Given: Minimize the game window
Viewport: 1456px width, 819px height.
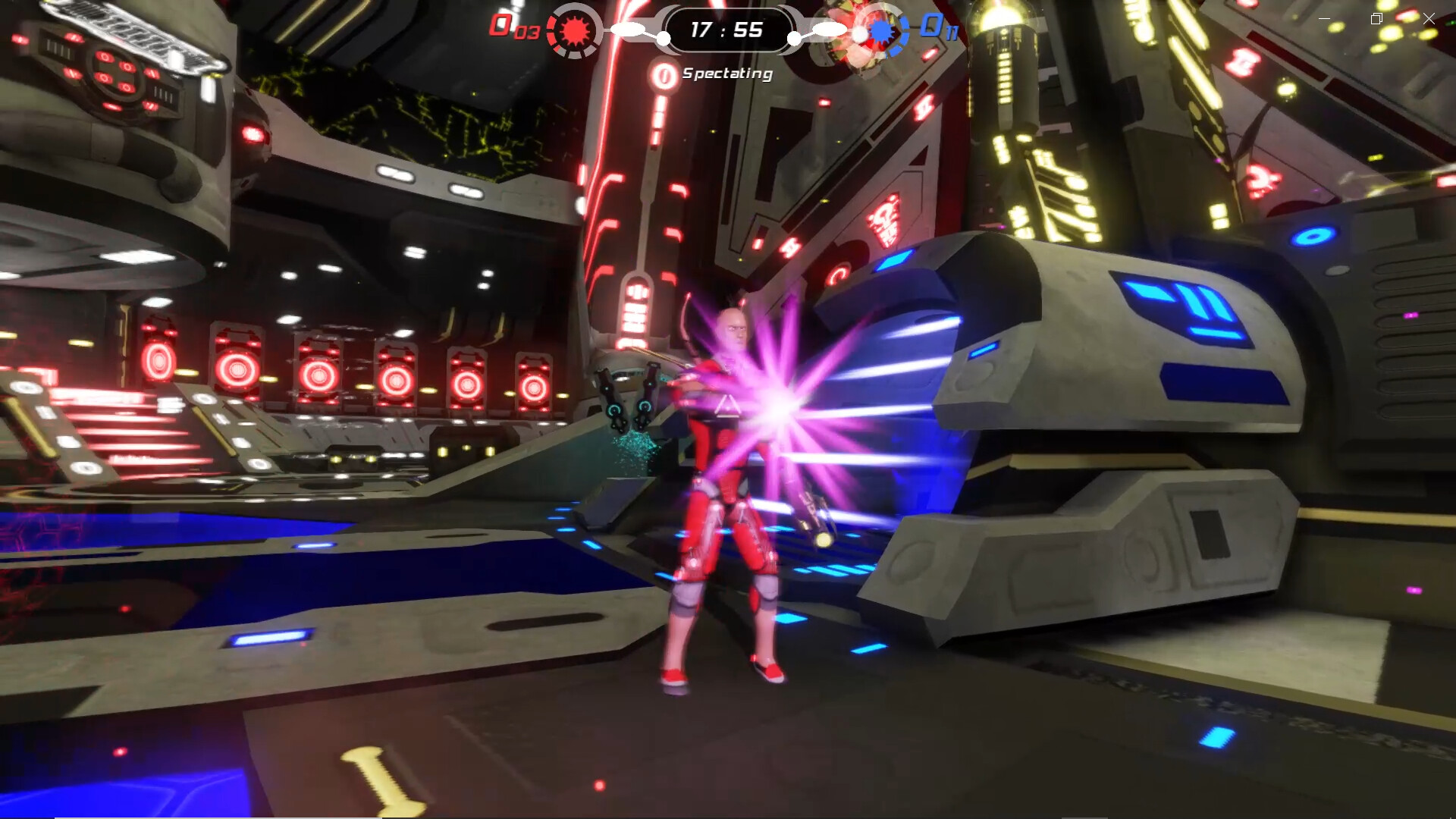Looking at the screenshot, I should 1323,18.
